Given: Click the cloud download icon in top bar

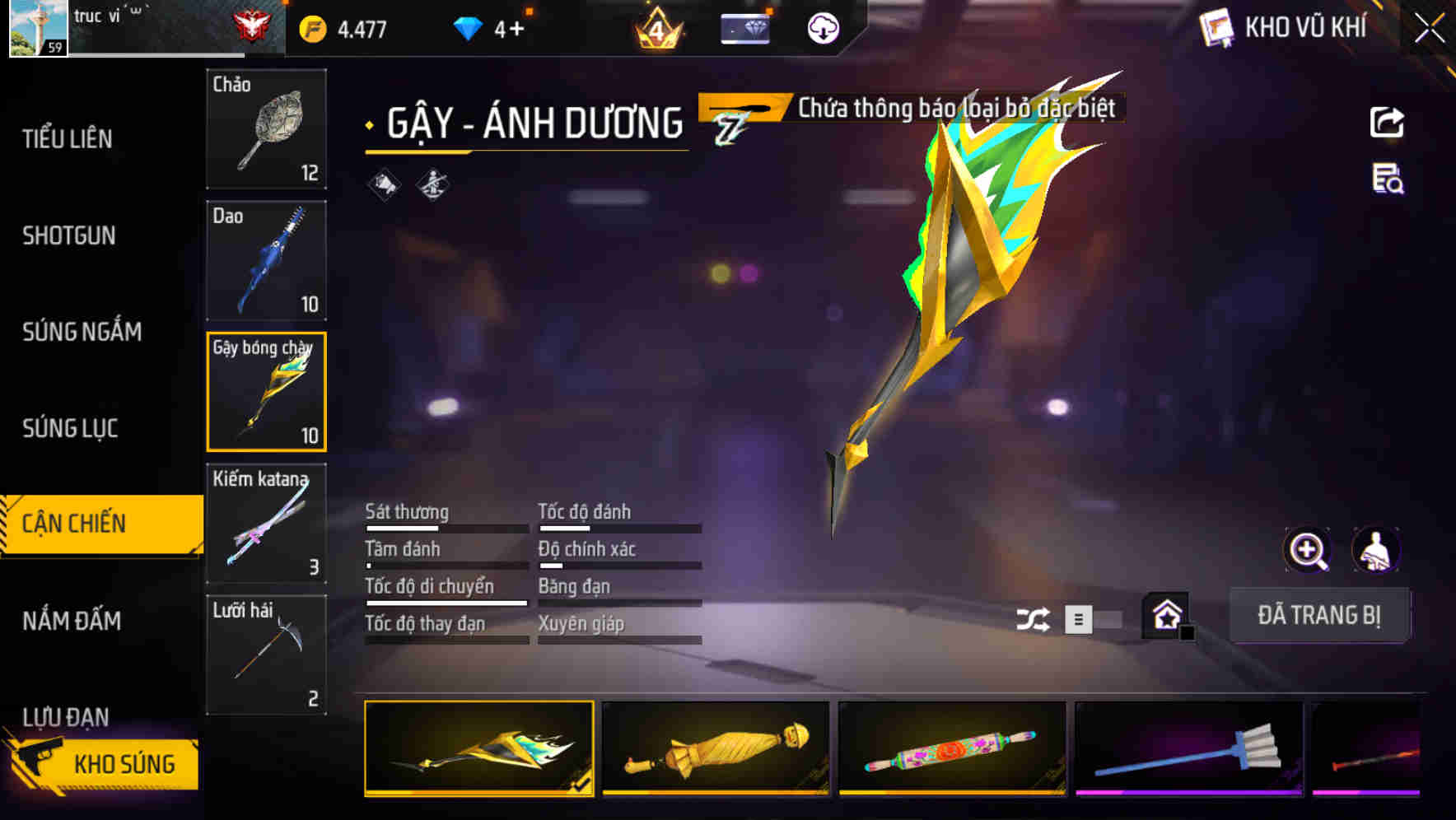Looking at the screenshot, I should point(821,27).
